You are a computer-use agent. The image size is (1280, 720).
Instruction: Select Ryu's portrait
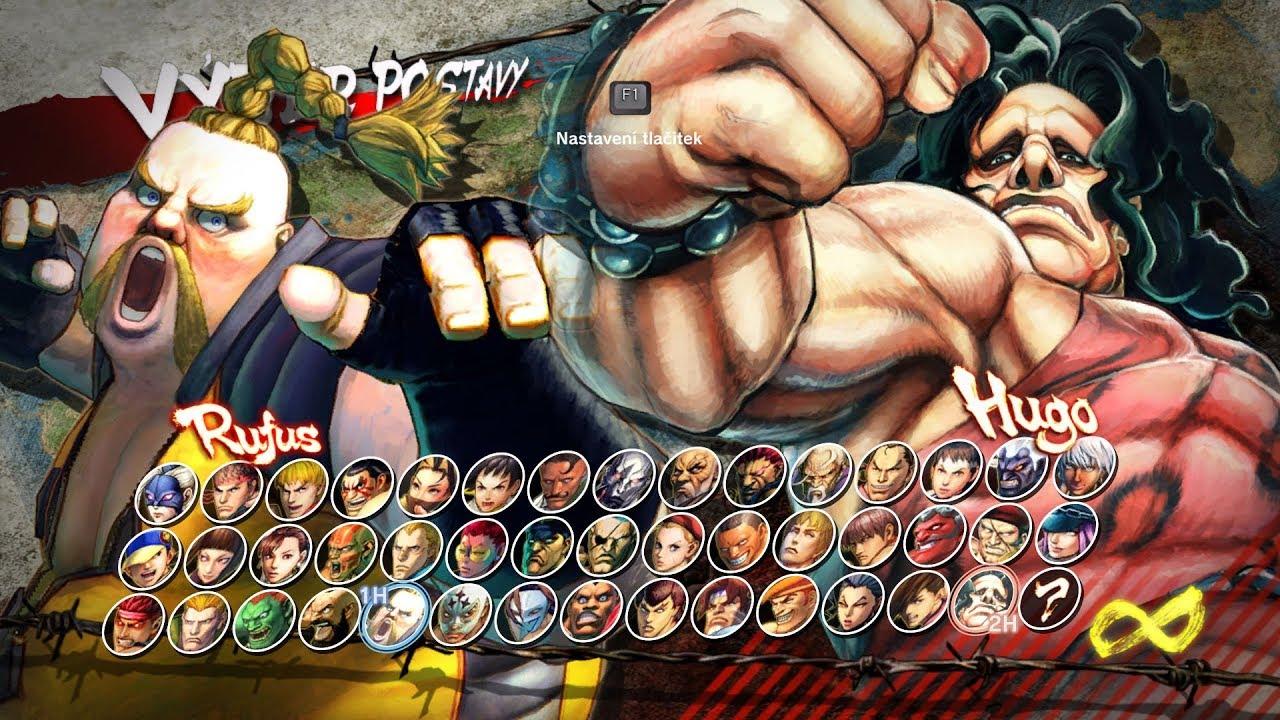(x=231, y=491)
